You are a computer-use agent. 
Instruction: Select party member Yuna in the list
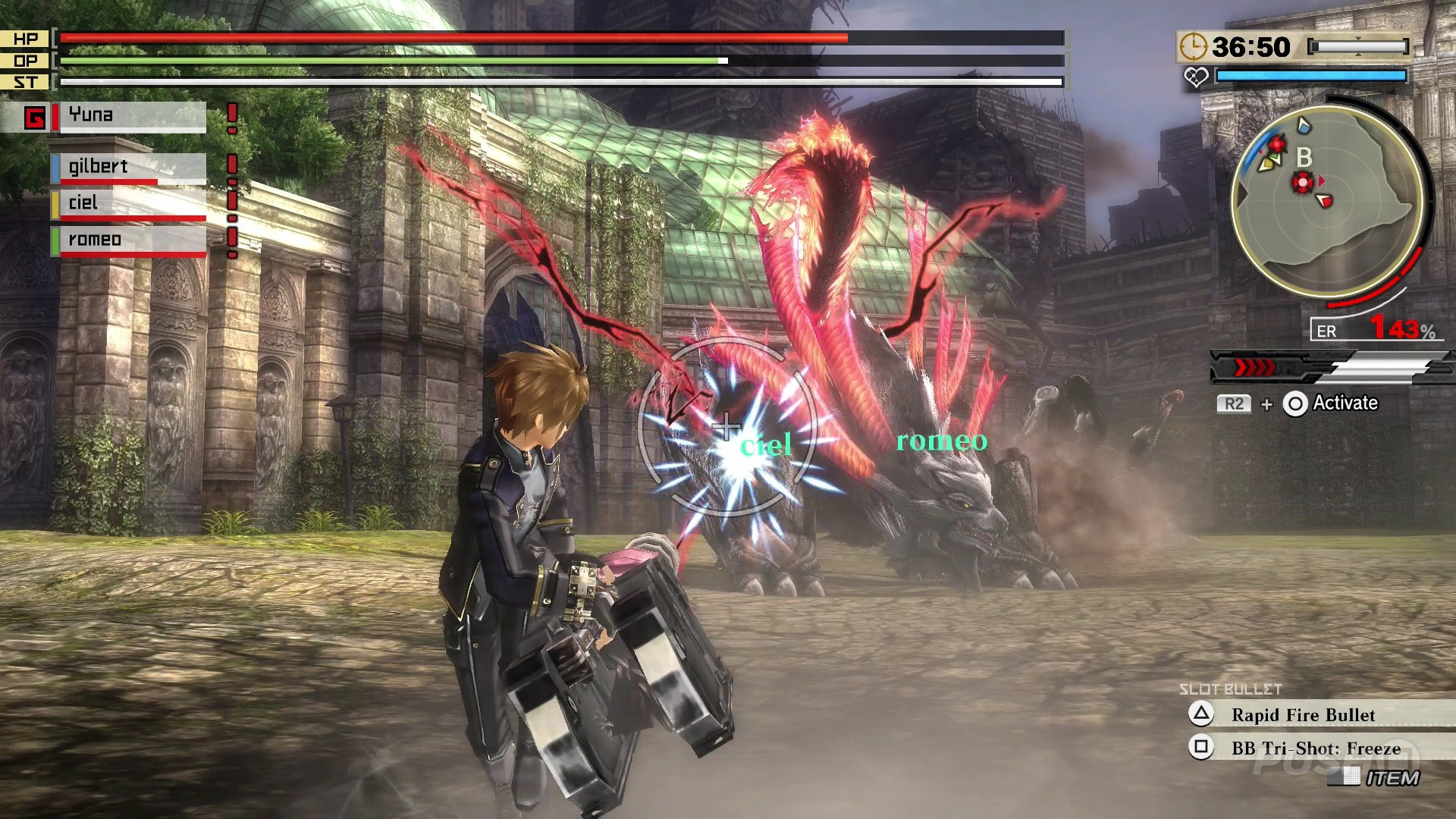132,116
